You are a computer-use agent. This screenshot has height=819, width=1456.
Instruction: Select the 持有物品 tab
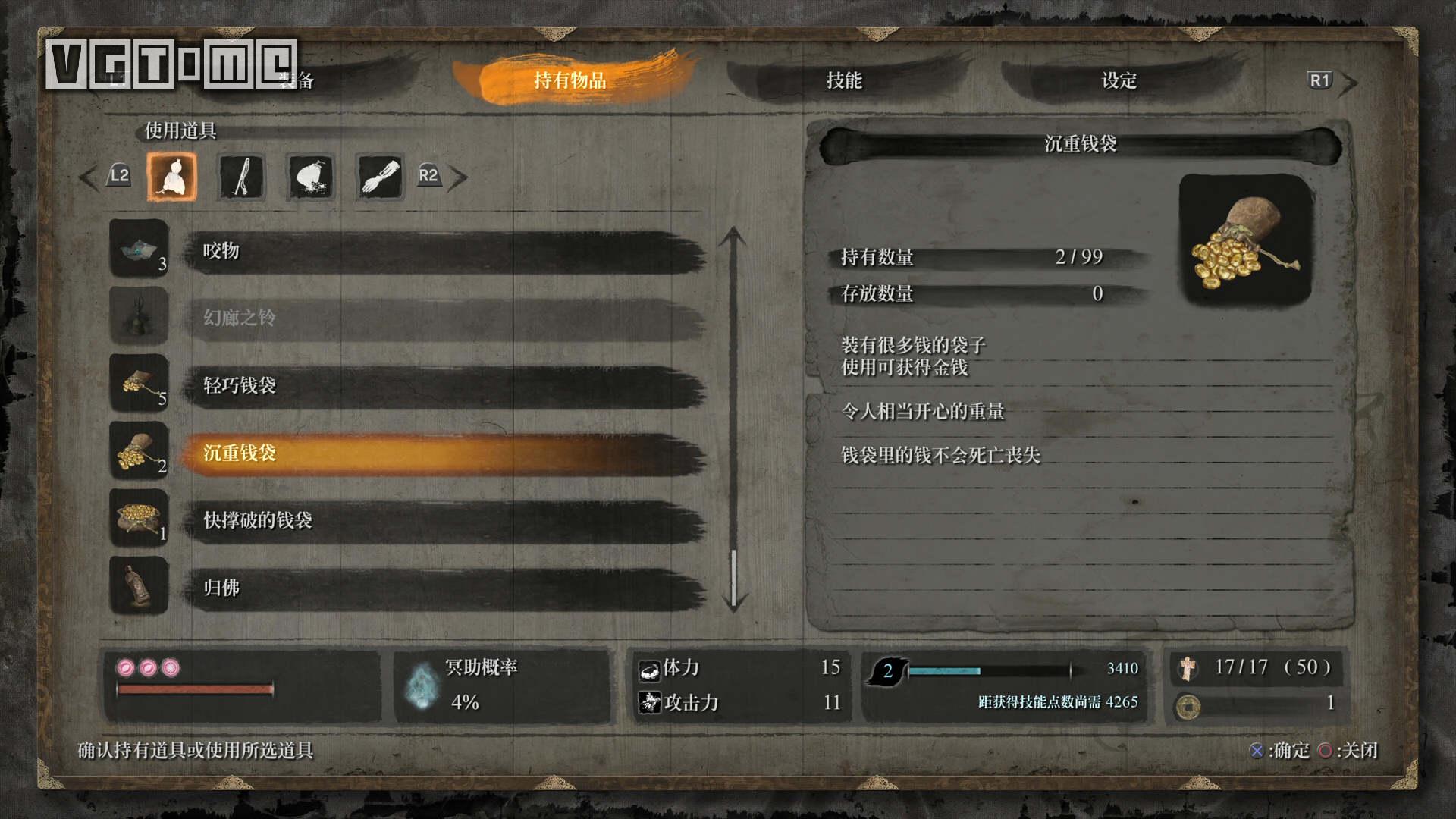tap(570, 80)
